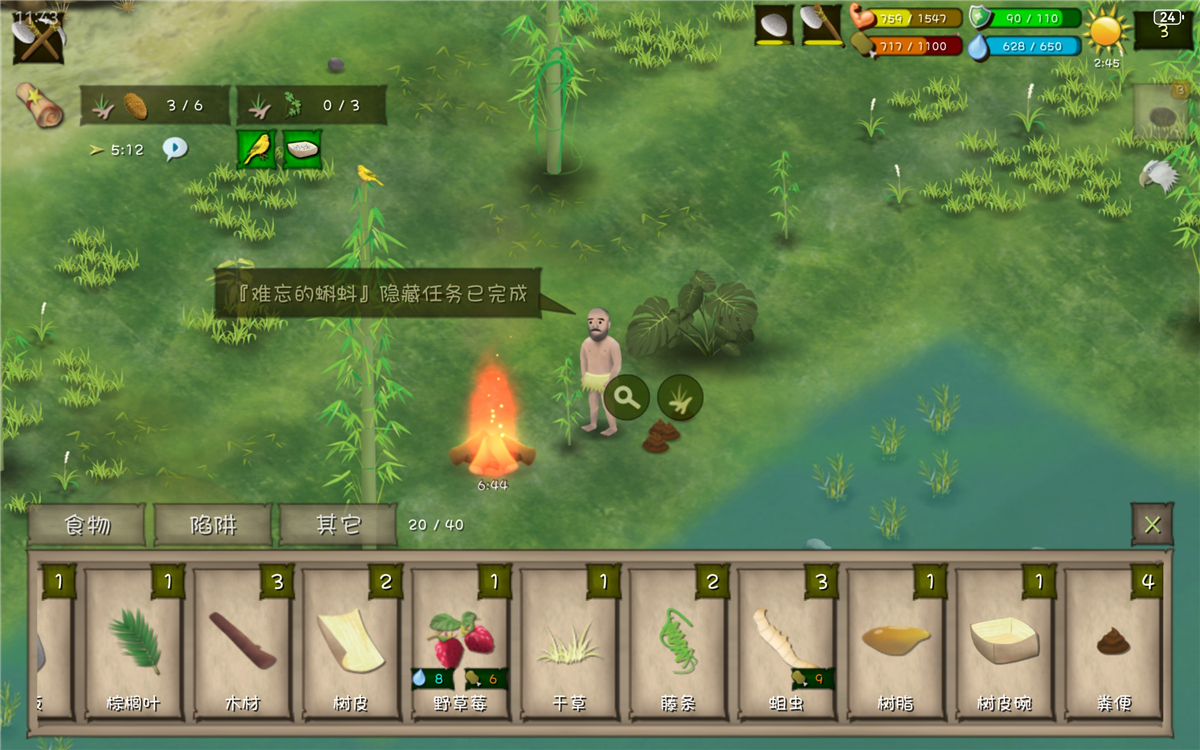Close the inventory panel with the X

[x=1152, y=525]
